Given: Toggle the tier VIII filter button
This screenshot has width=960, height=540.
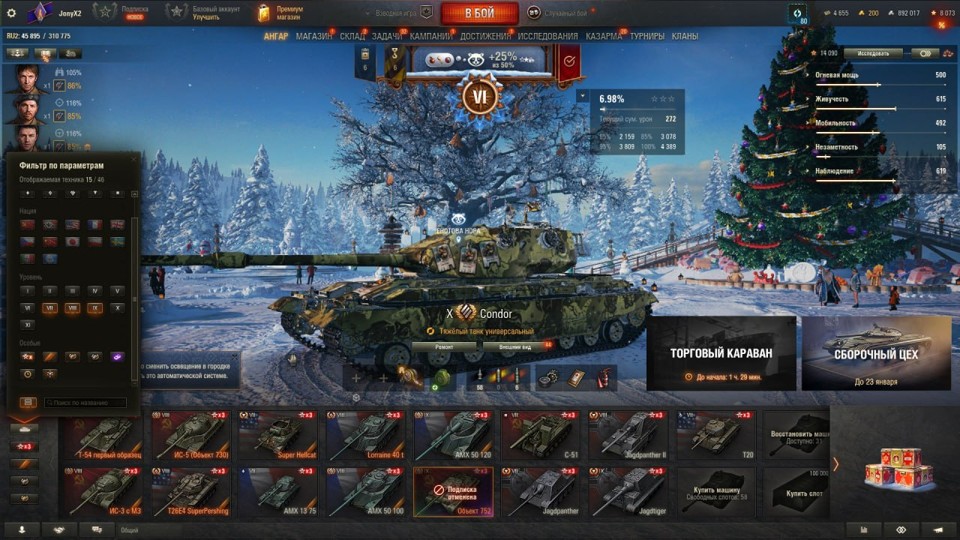Looking at the screenshot, I should [x=72, y=309].
